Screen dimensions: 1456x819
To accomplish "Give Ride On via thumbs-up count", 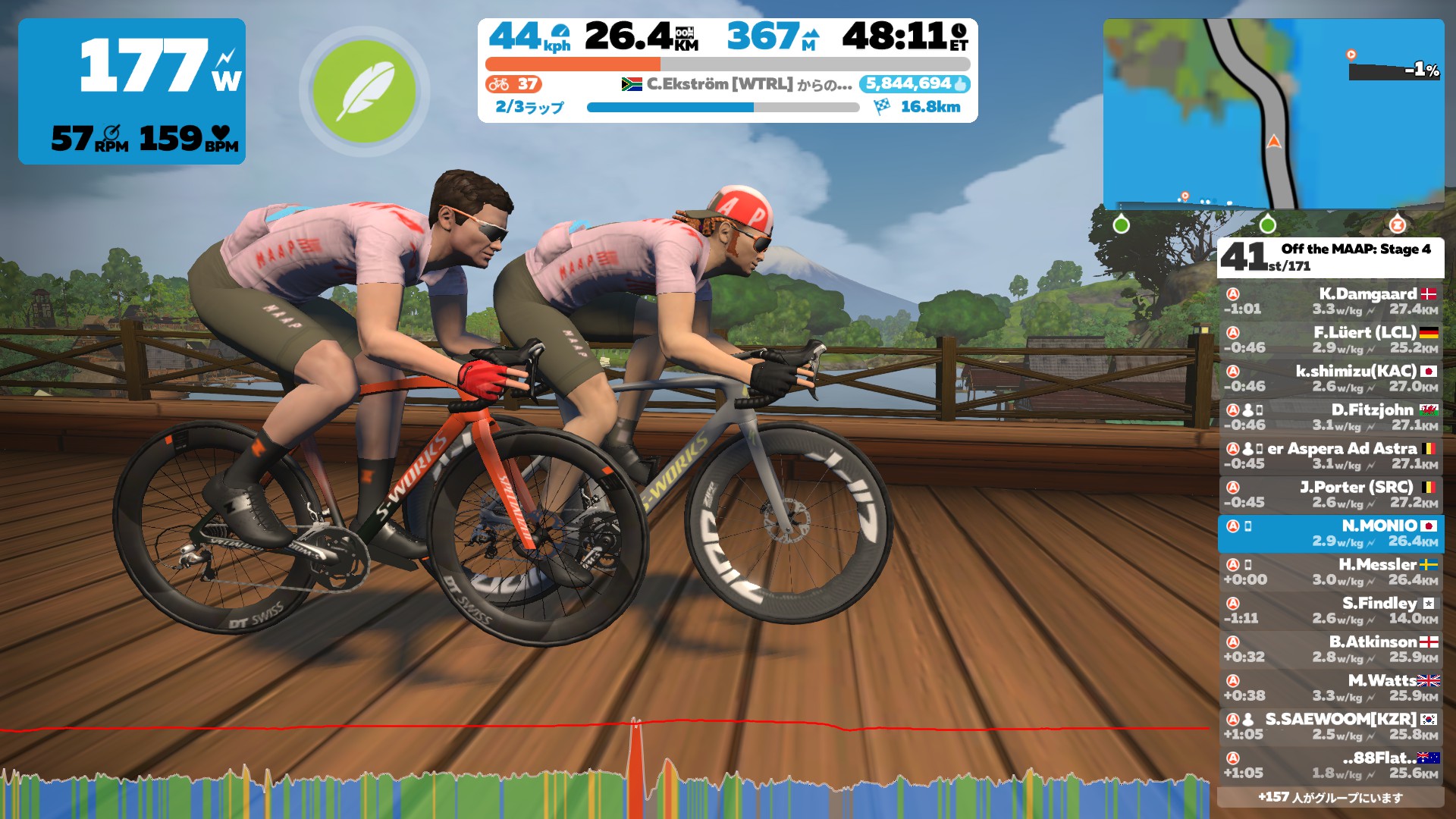I will [915, 84].
